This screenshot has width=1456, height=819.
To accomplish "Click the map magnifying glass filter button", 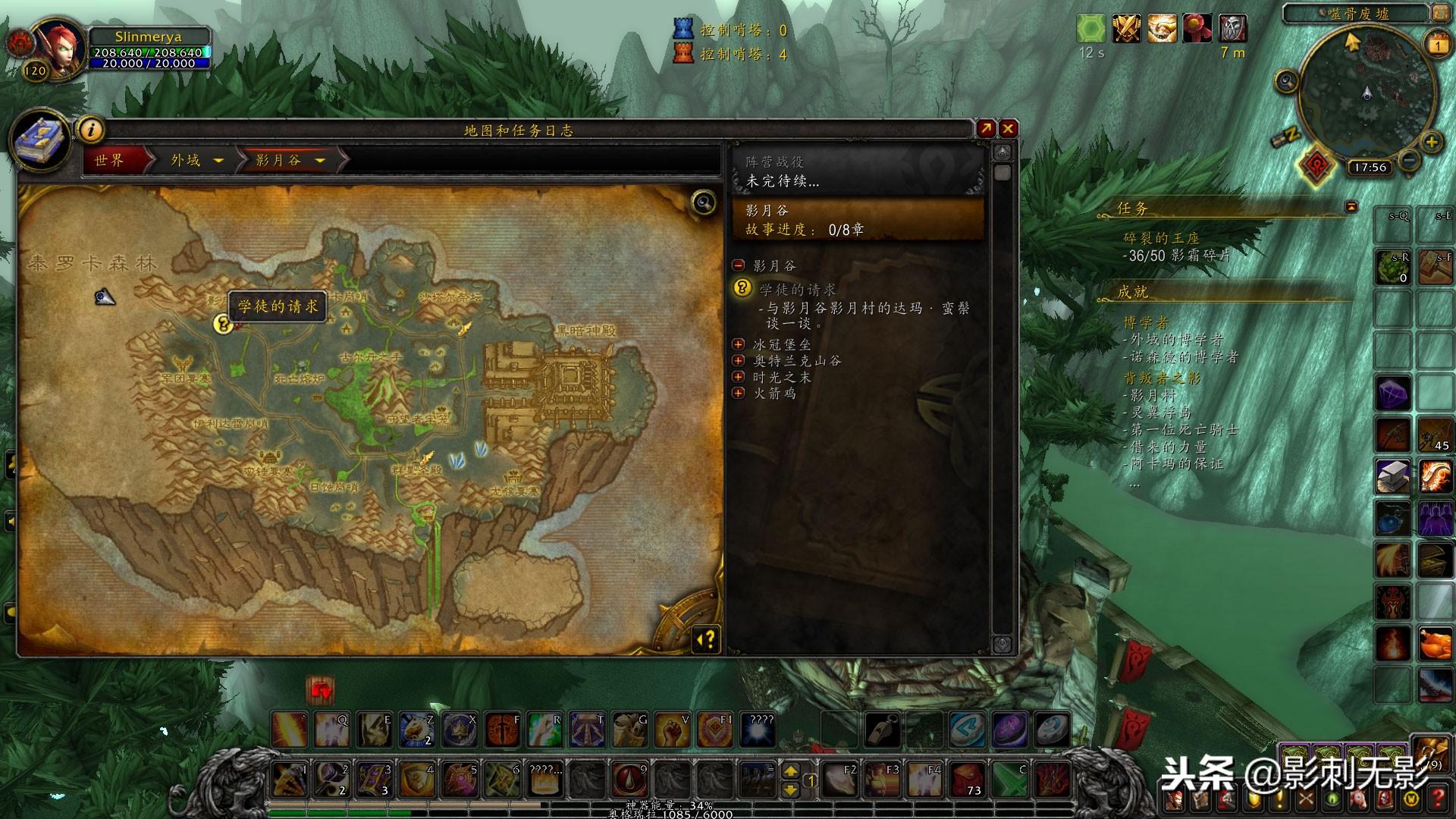I will 704,202.
